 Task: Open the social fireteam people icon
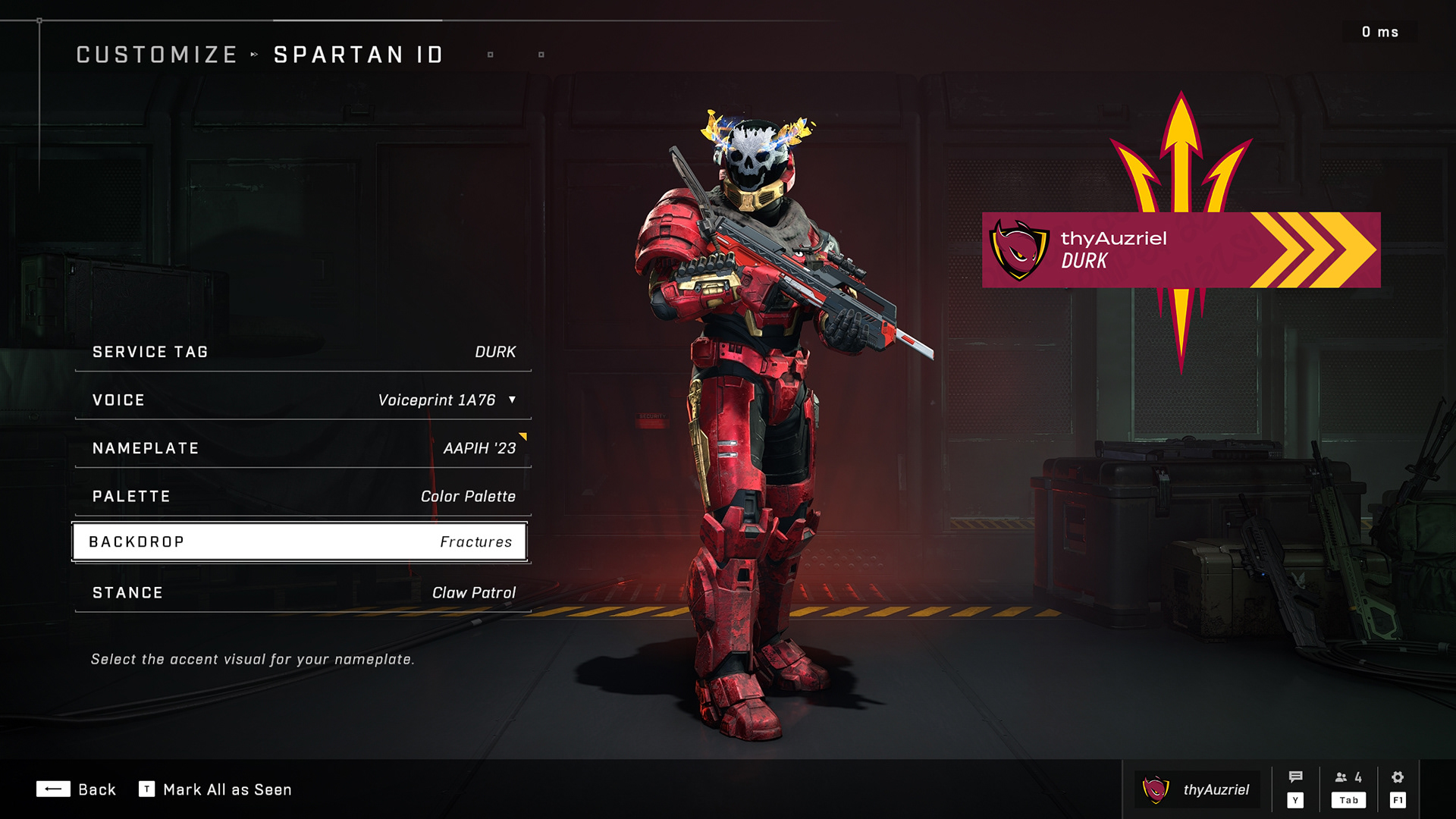click(x=1348, y=777)
